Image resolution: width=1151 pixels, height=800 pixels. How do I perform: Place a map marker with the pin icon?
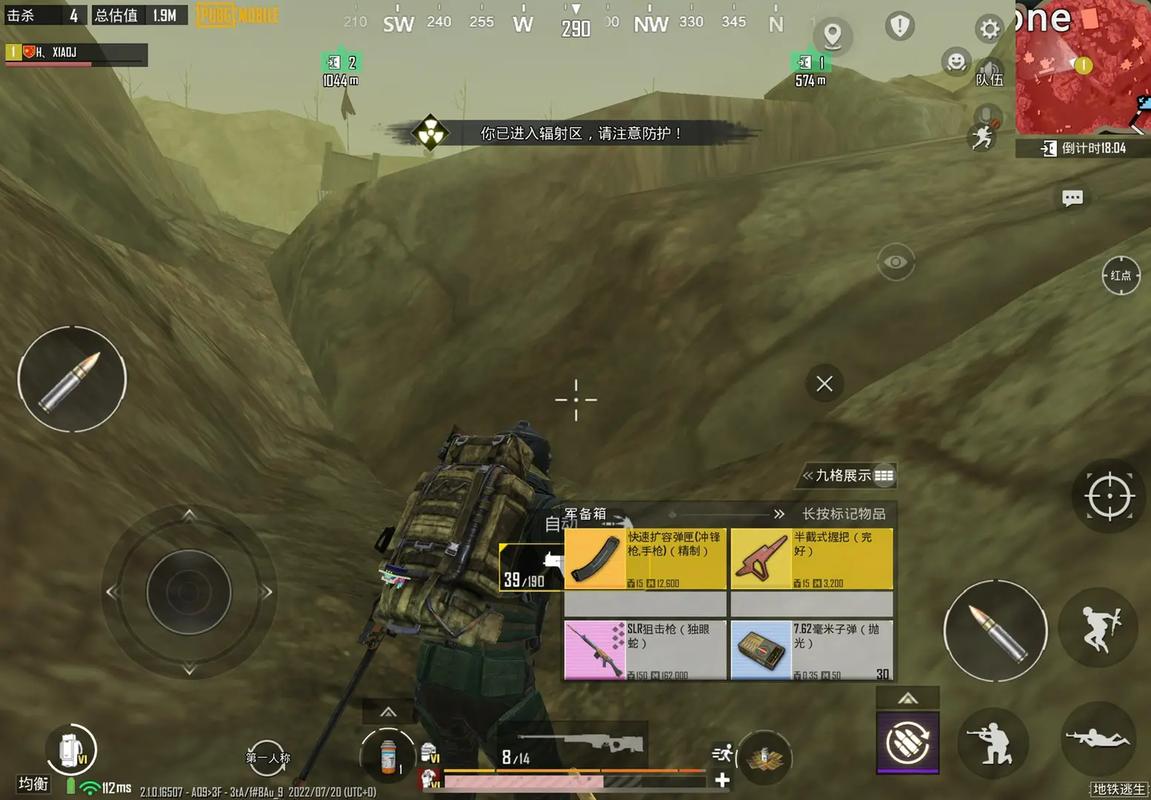(x=831, y=35)
